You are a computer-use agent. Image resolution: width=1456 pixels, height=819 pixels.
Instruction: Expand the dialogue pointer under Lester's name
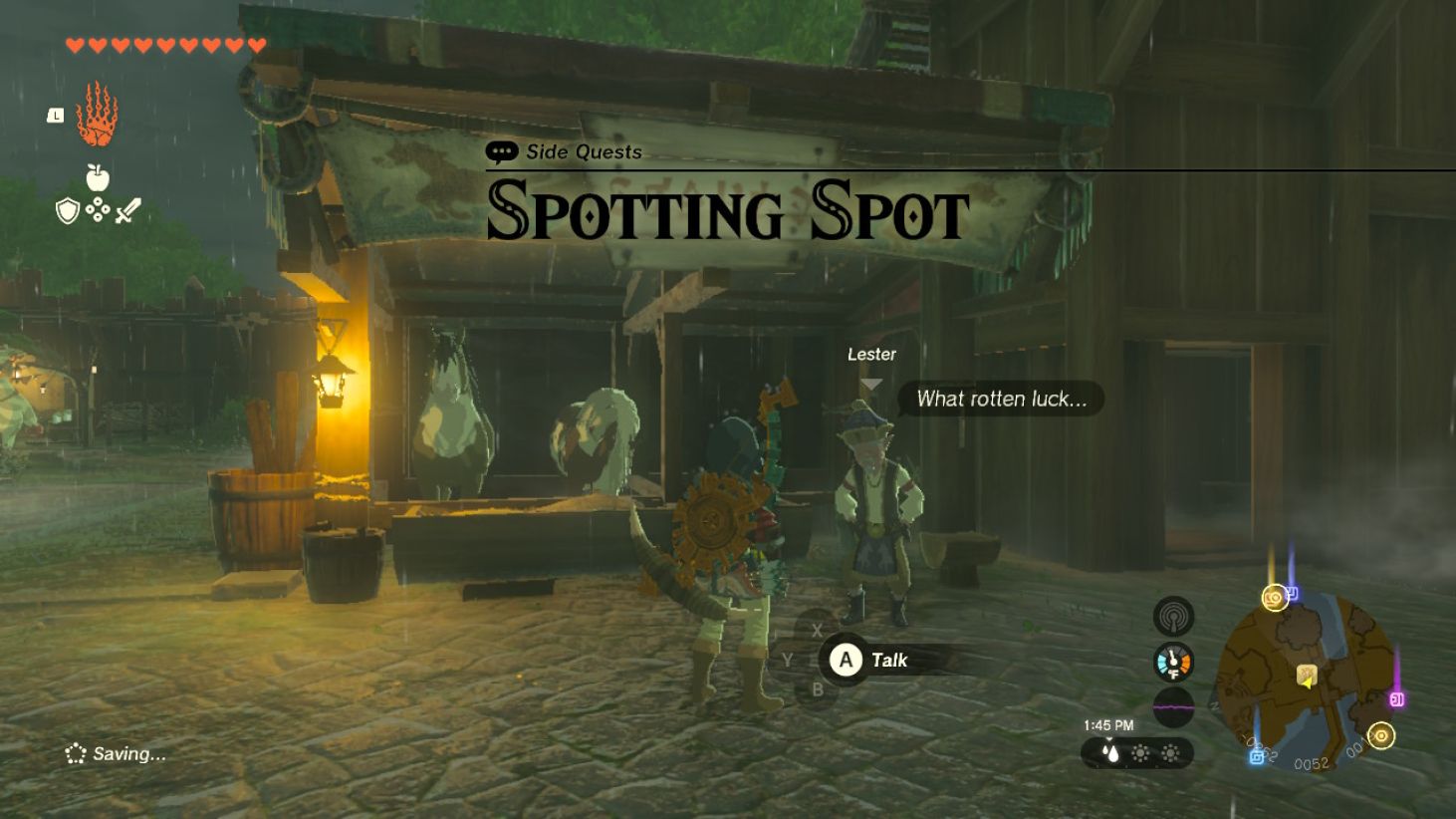[873, 381]
